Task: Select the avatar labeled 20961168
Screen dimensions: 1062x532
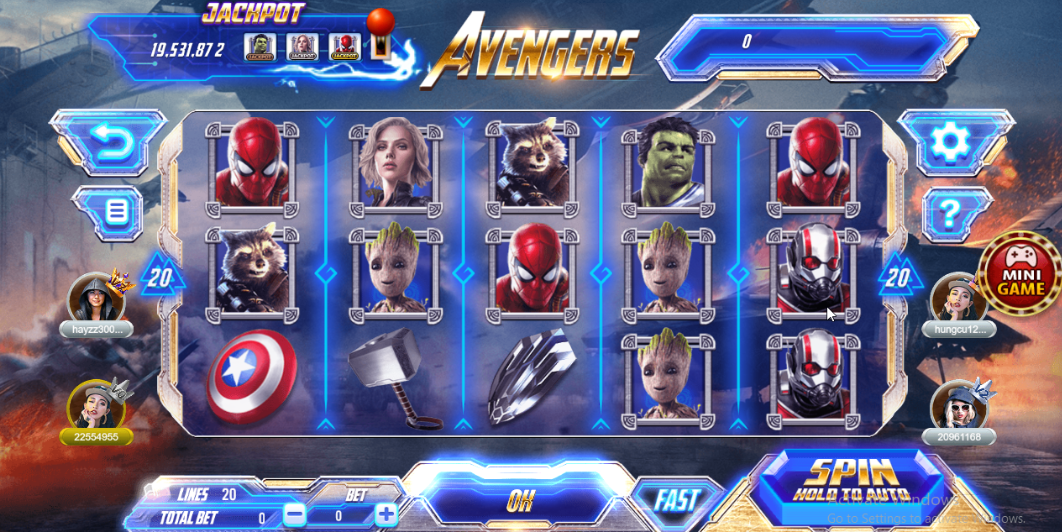Action: [958, 407]
